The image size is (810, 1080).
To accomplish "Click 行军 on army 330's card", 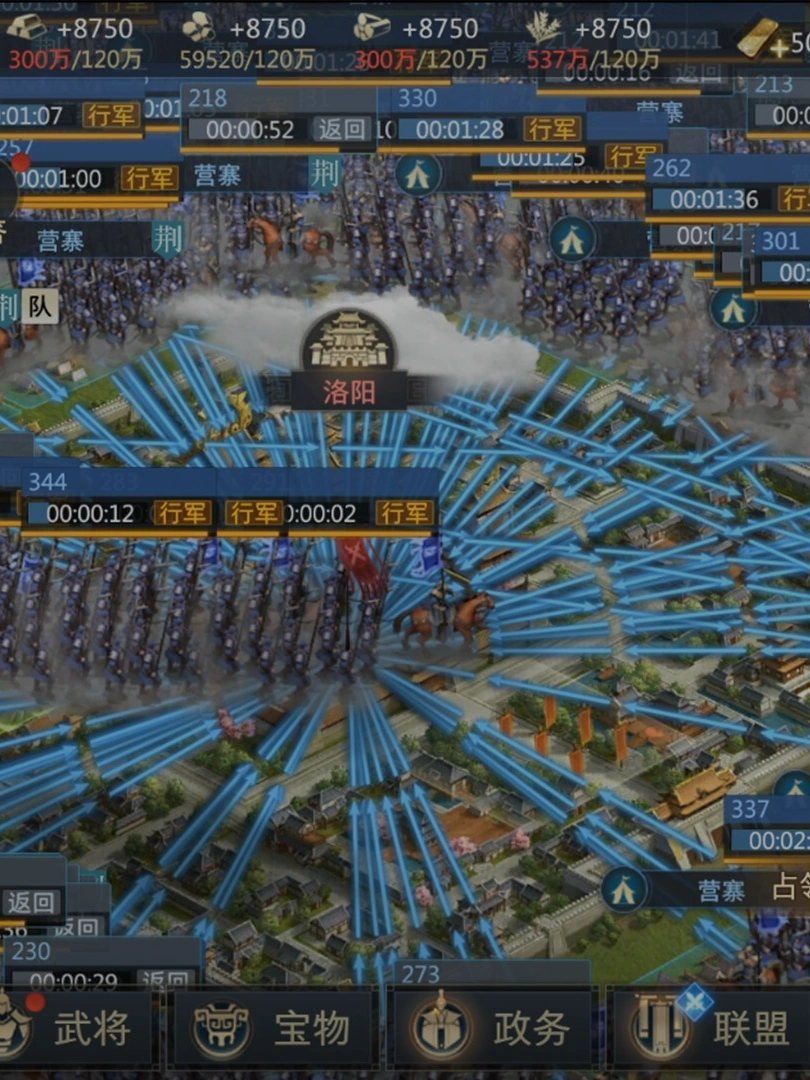I will coord(551,129).
